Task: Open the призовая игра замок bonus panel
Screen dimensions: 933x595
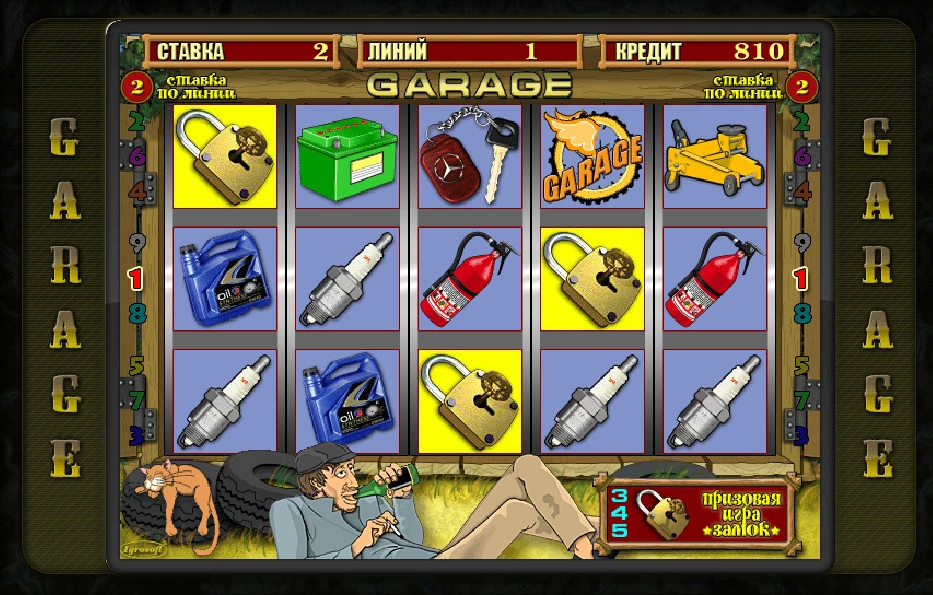Action: coord(695,513)
